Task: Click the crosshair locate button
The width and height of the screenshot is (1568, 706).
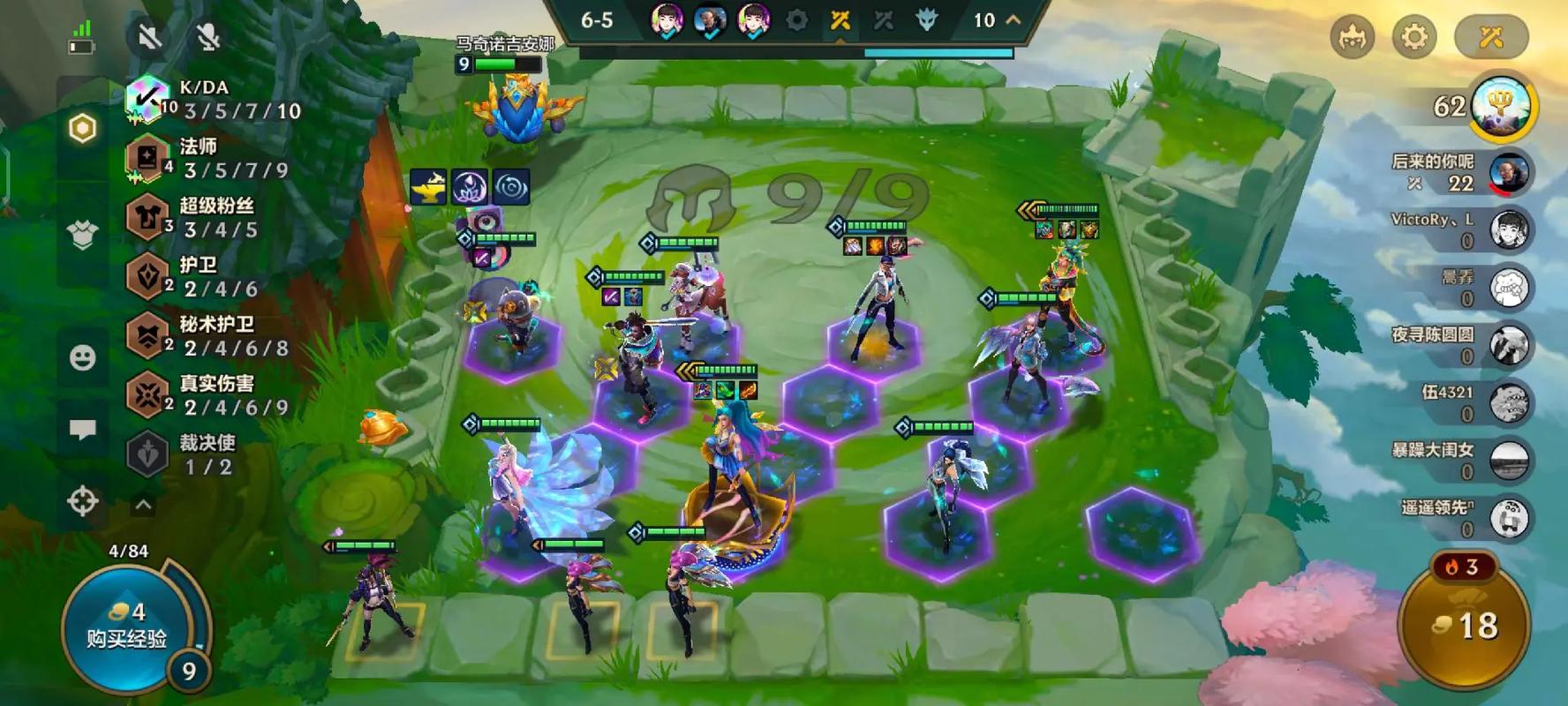Action: point(82,501)
